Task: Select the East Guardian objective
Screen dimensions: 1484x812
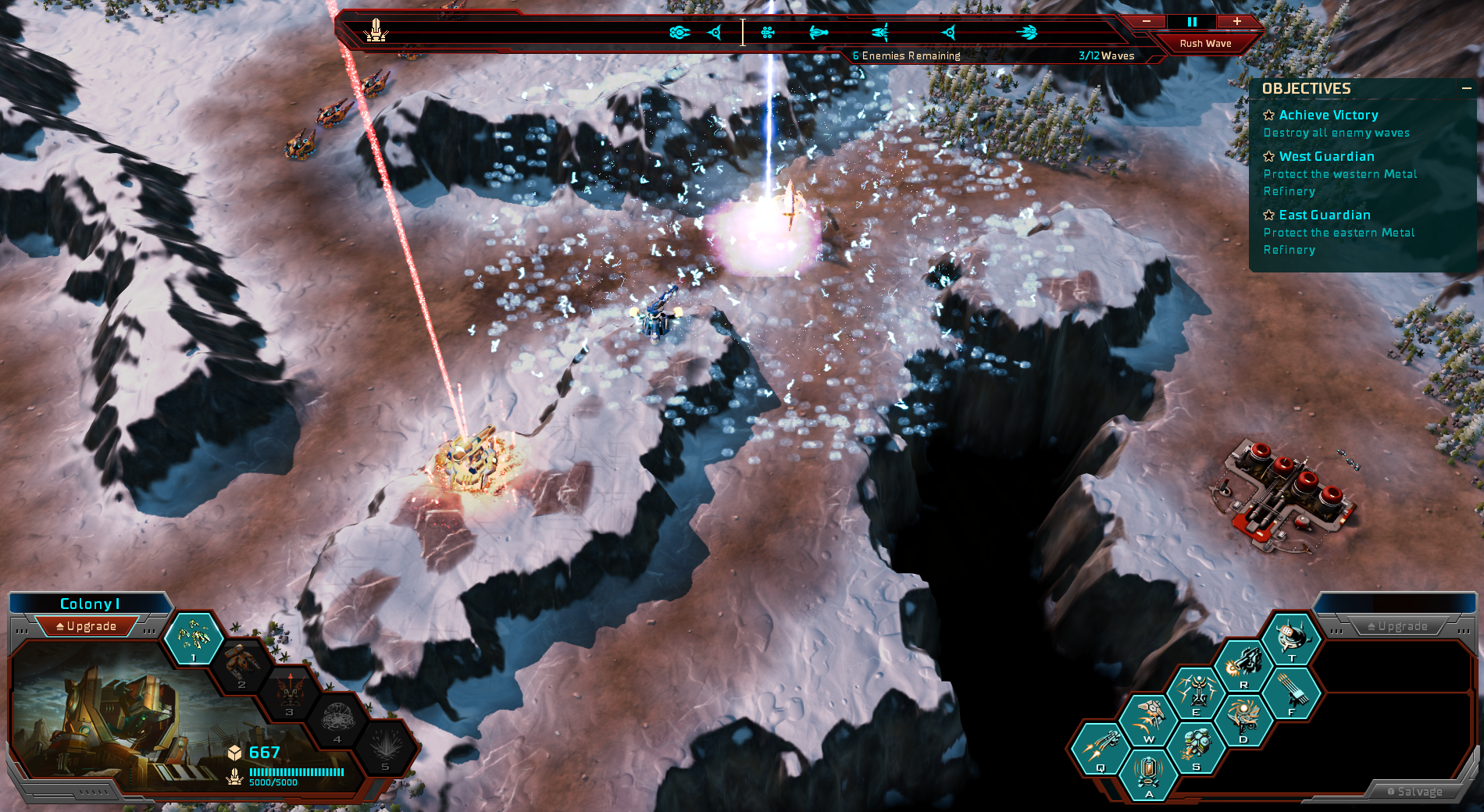Action: coord(1324,215)
